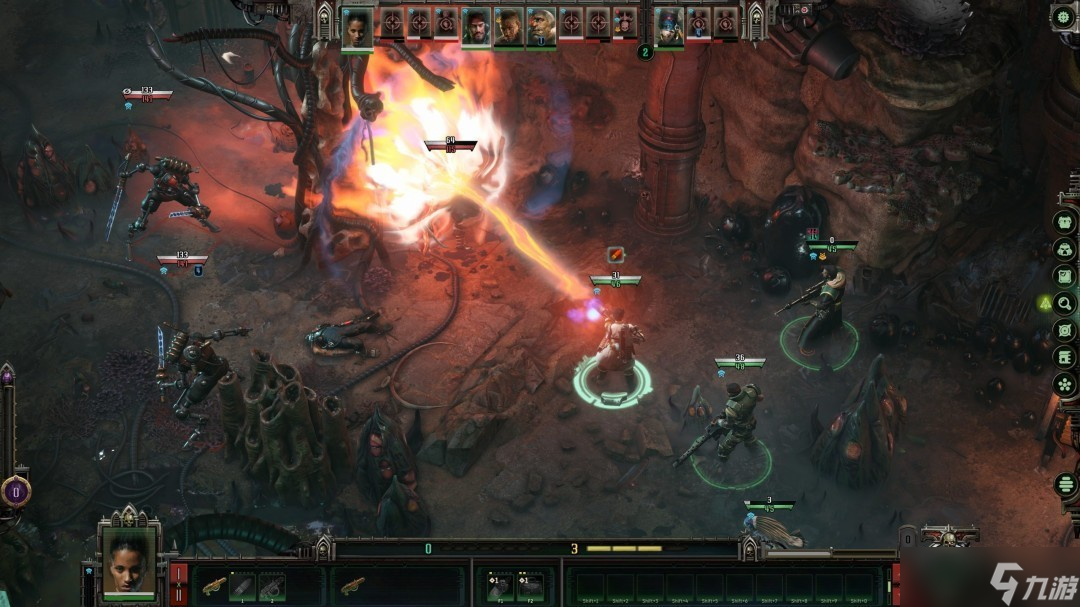
Task: Select the woman's portrait in the turn order
Action: (x=357, y=27)
